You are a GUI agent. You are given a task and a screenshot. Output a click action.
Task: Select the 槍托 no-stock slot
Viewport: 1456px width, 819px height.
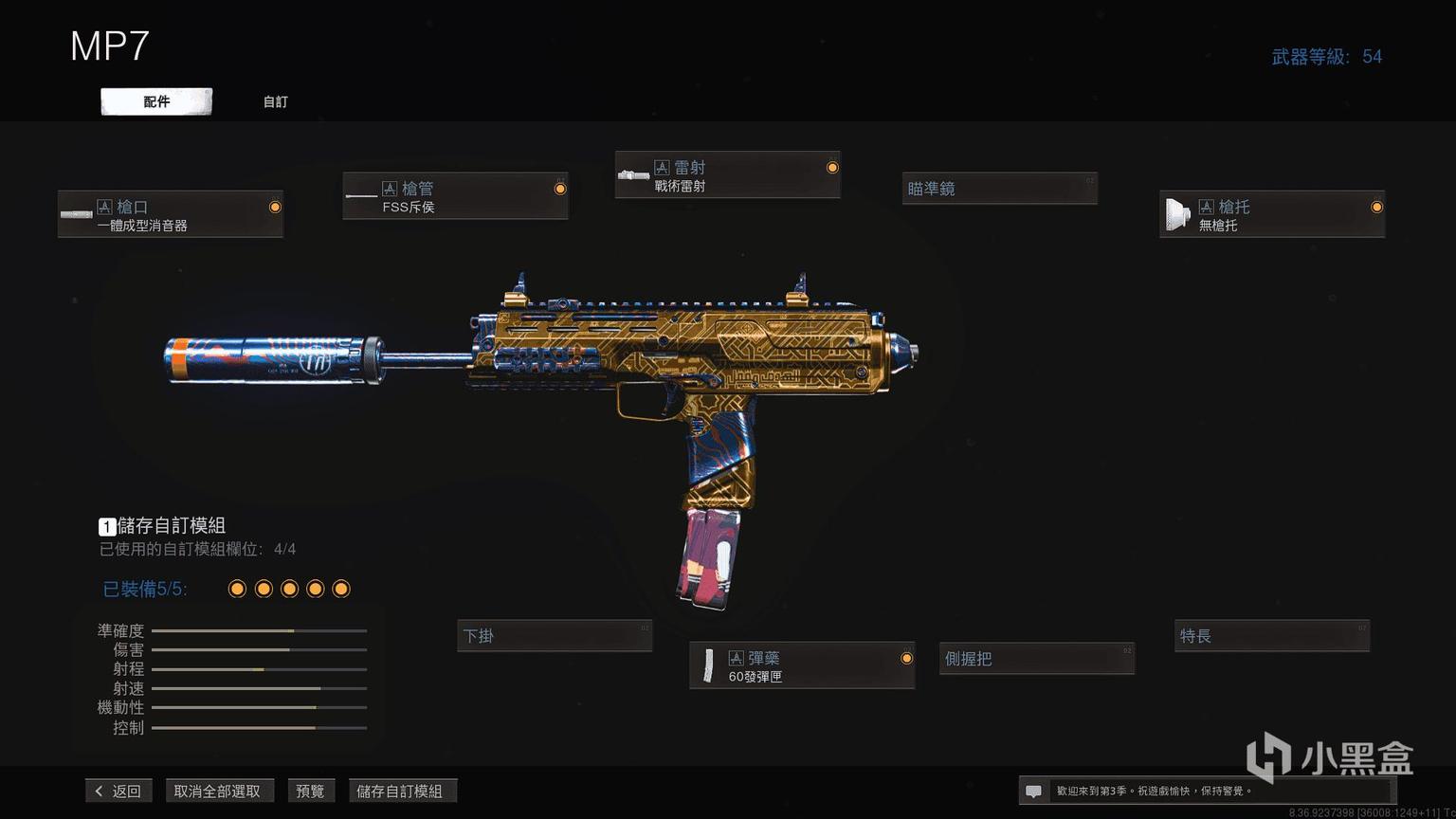[1271, 214]
